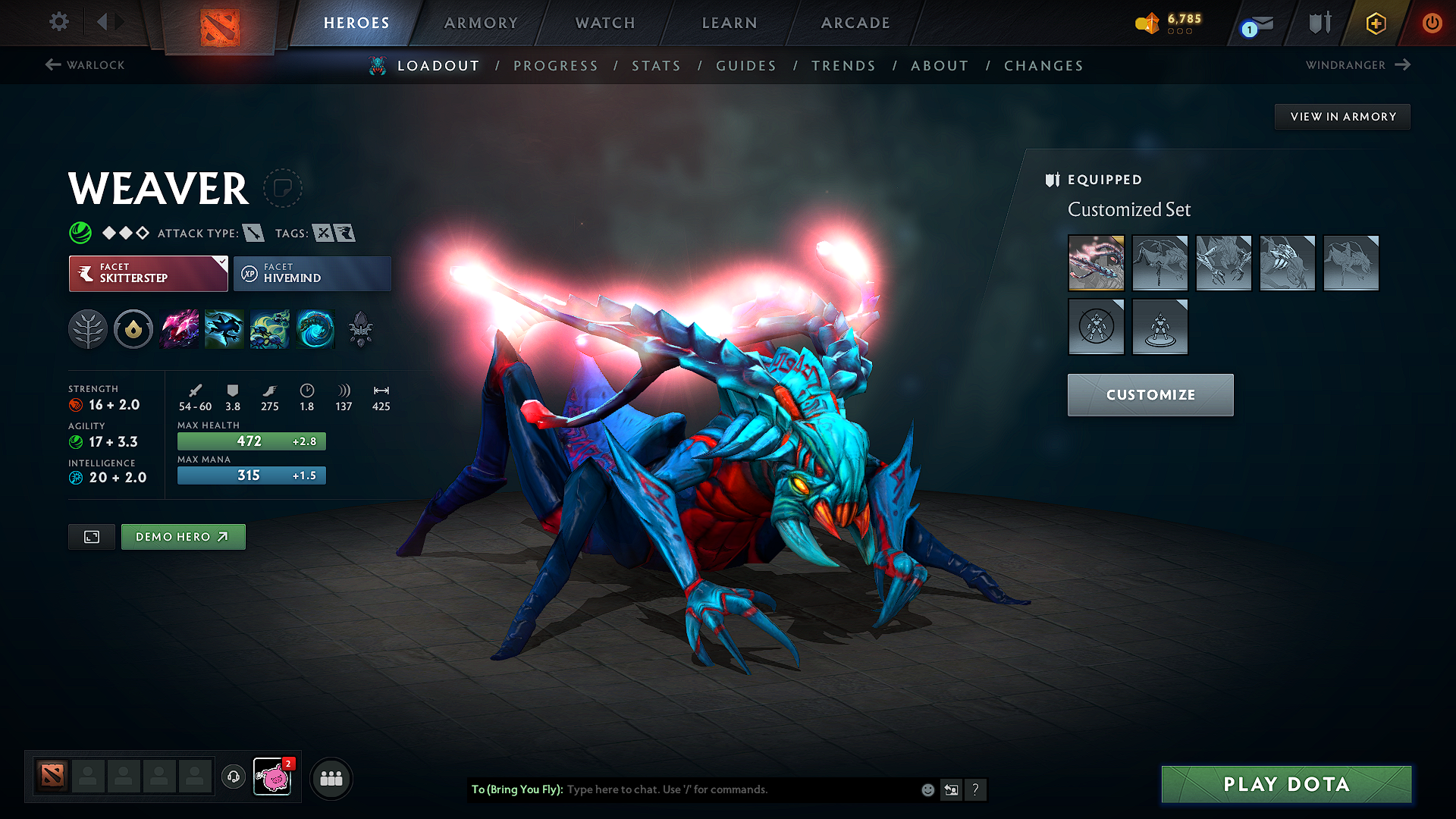Toggle the portrait view icon near Demo Hero
The image size is (1456, 819).
91,536
